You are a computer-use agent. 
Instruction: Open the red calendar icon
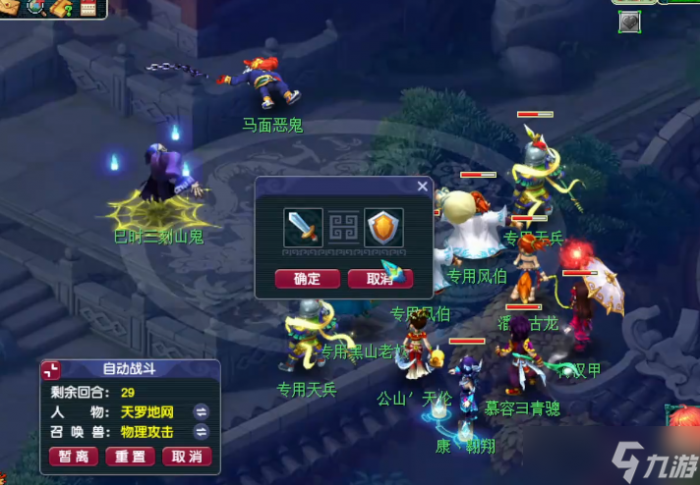89,8
